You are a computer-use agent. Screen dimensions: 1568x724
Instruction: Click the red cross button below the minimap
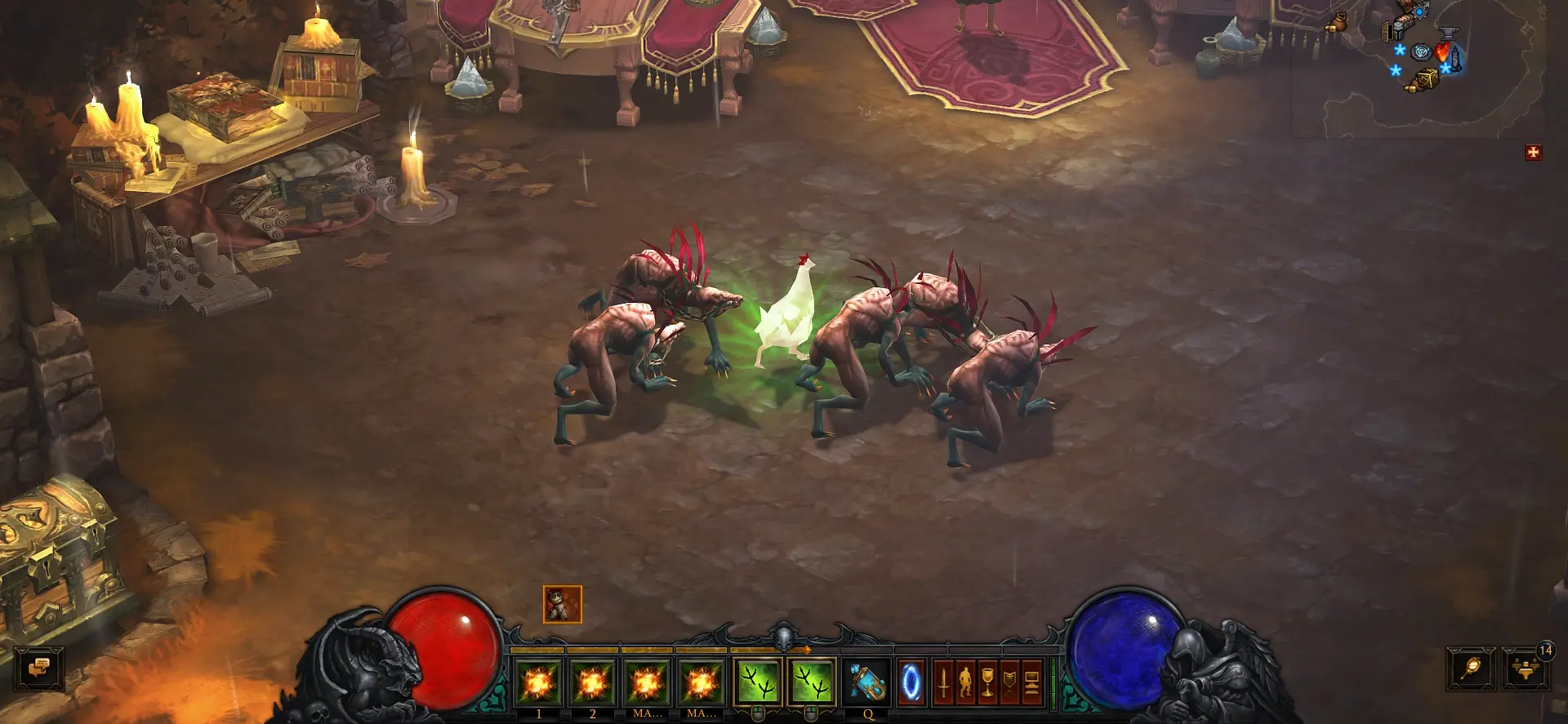tap(1533, 153)
